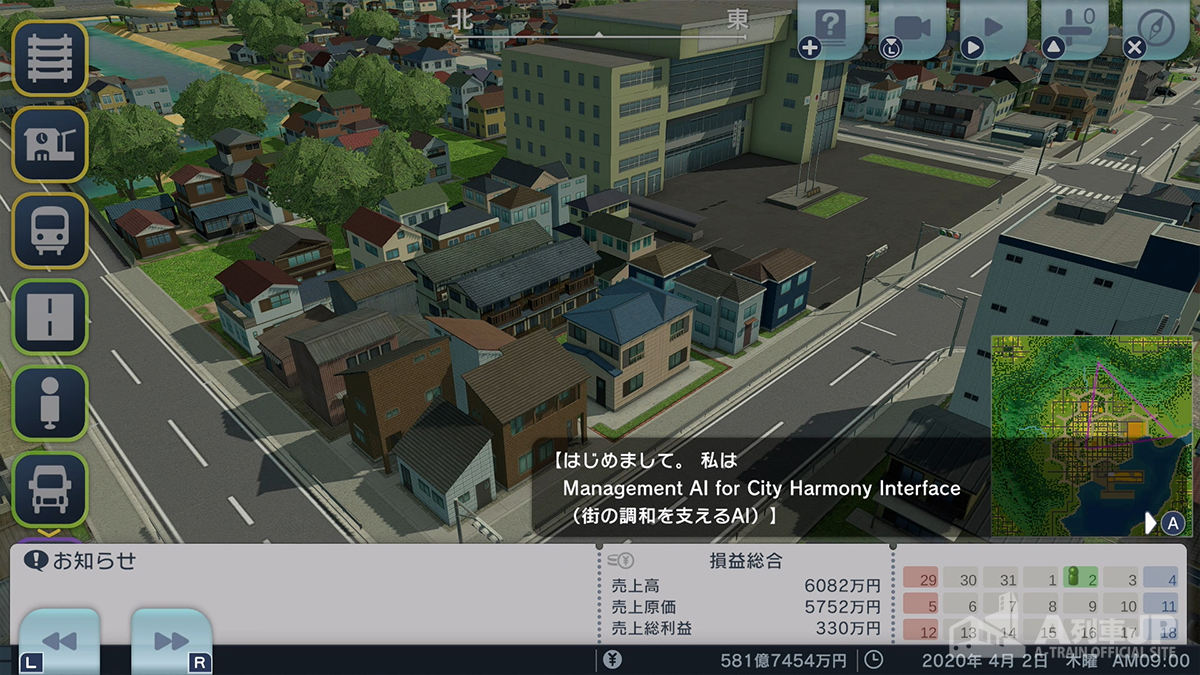
Task: Activate the video camera view button
Action: pos(912,27)
